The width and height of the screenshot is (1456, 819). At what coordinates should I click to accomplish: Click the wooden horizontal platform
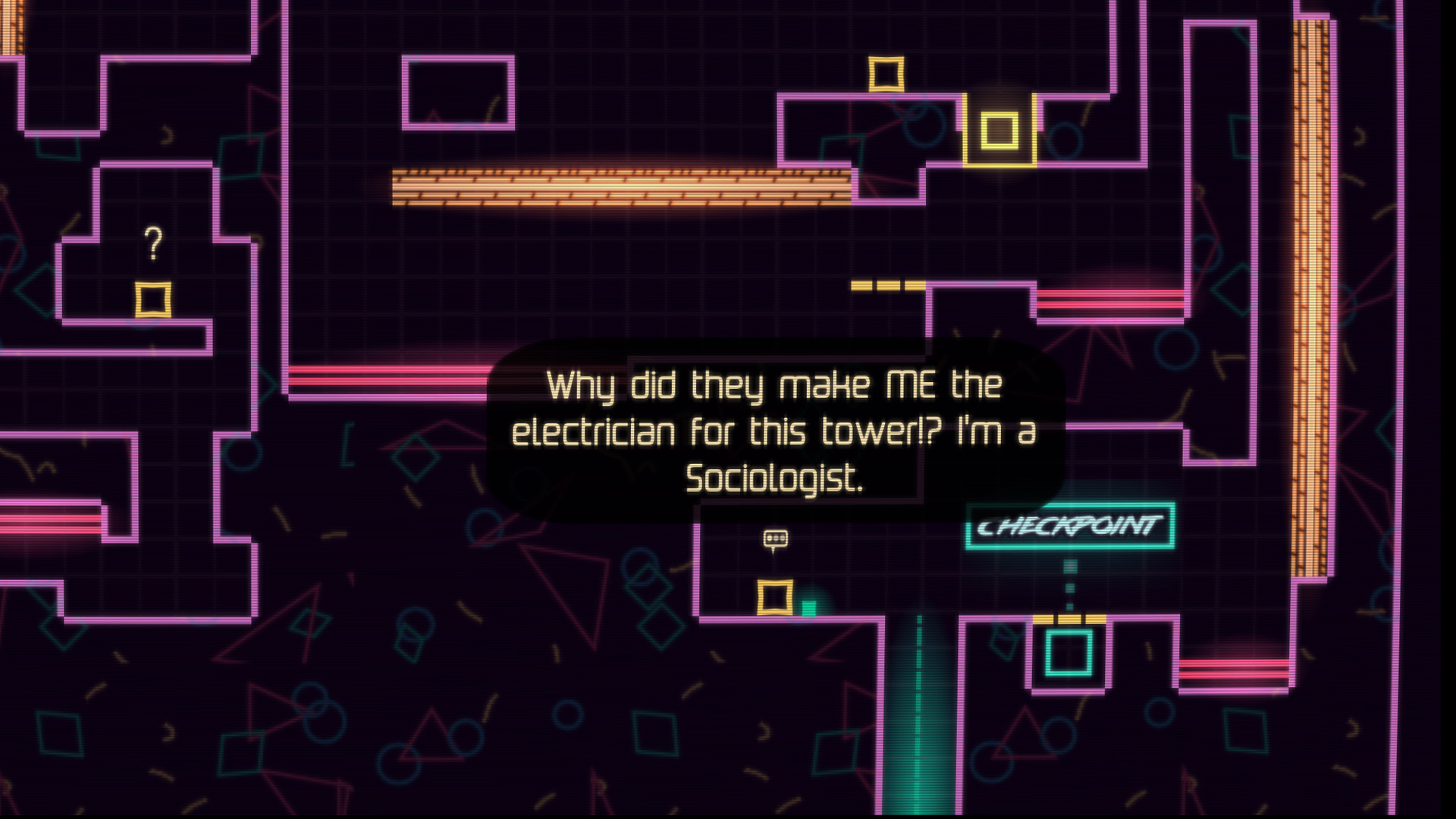click(620, 187)
